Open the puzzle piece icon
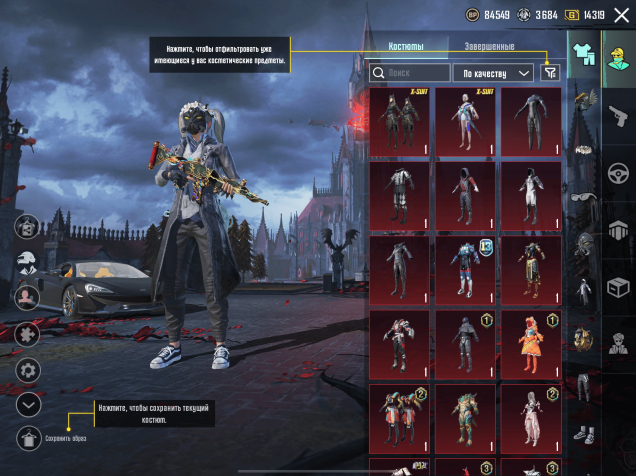 [x=28, y=333]
